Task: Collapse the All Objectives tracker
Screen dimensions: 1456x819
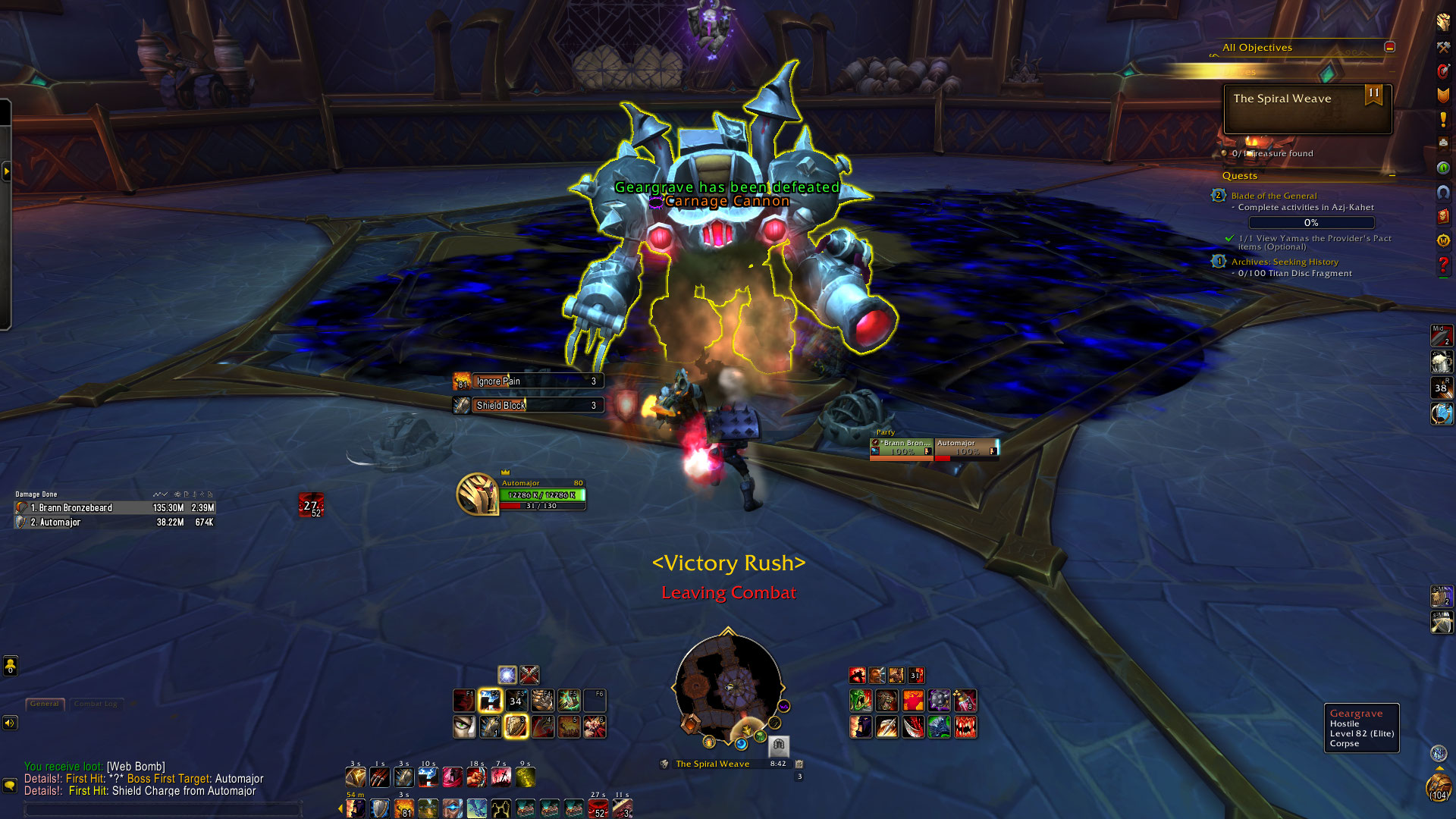Action: point(1389,47)
